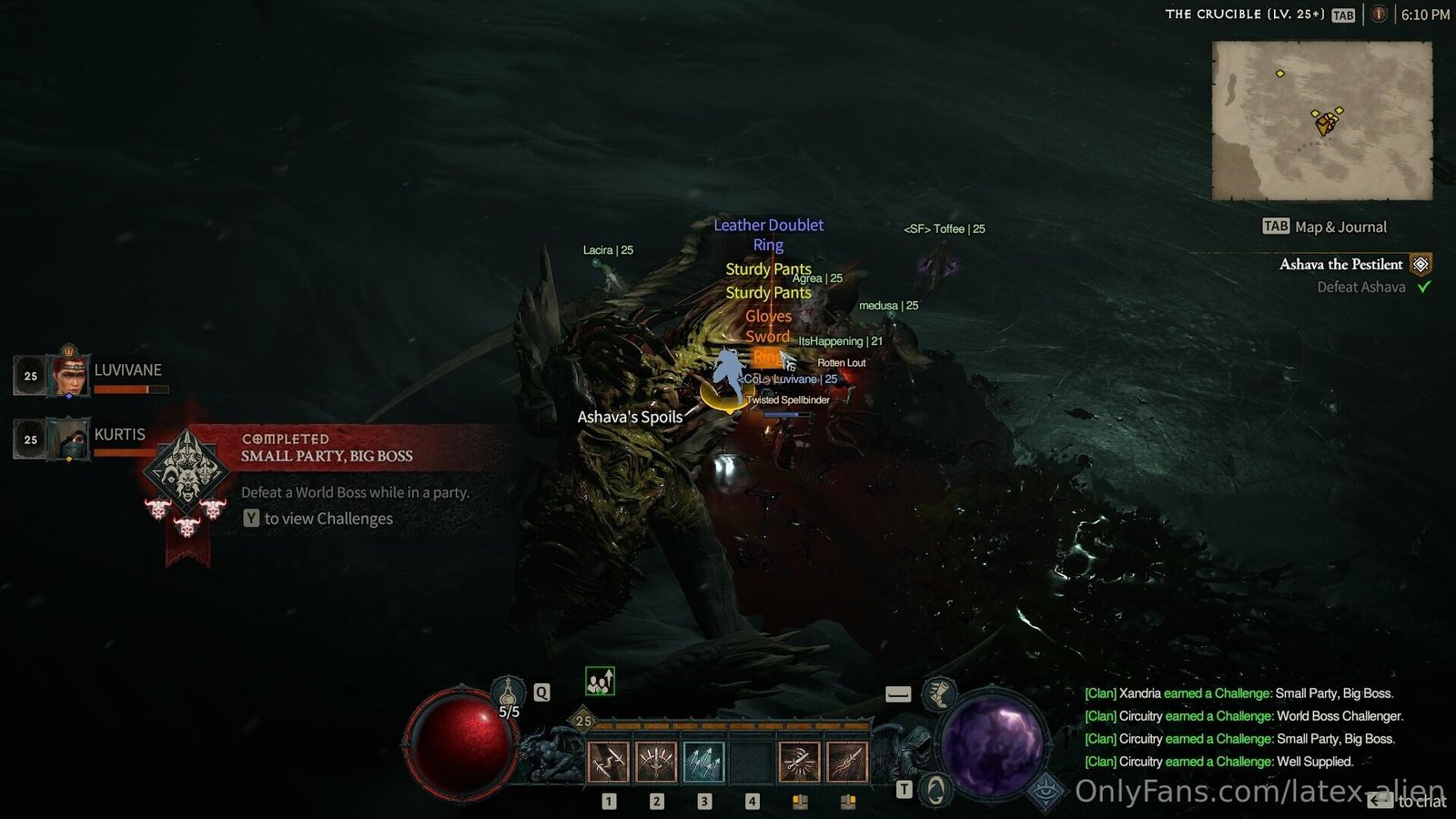Use the twisting blade skill on the action bar
Screen dimensions: 1456x819
[846, 762]
